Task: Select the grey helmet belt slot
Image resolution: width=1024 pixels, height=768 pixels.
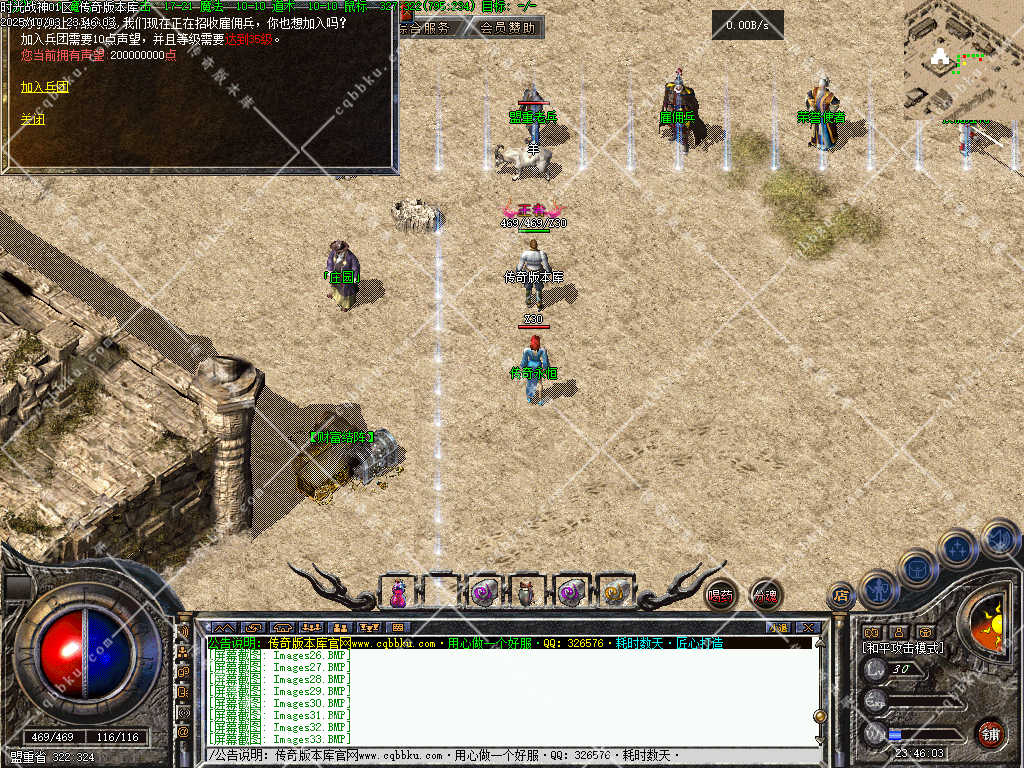Action: [527, 593]
